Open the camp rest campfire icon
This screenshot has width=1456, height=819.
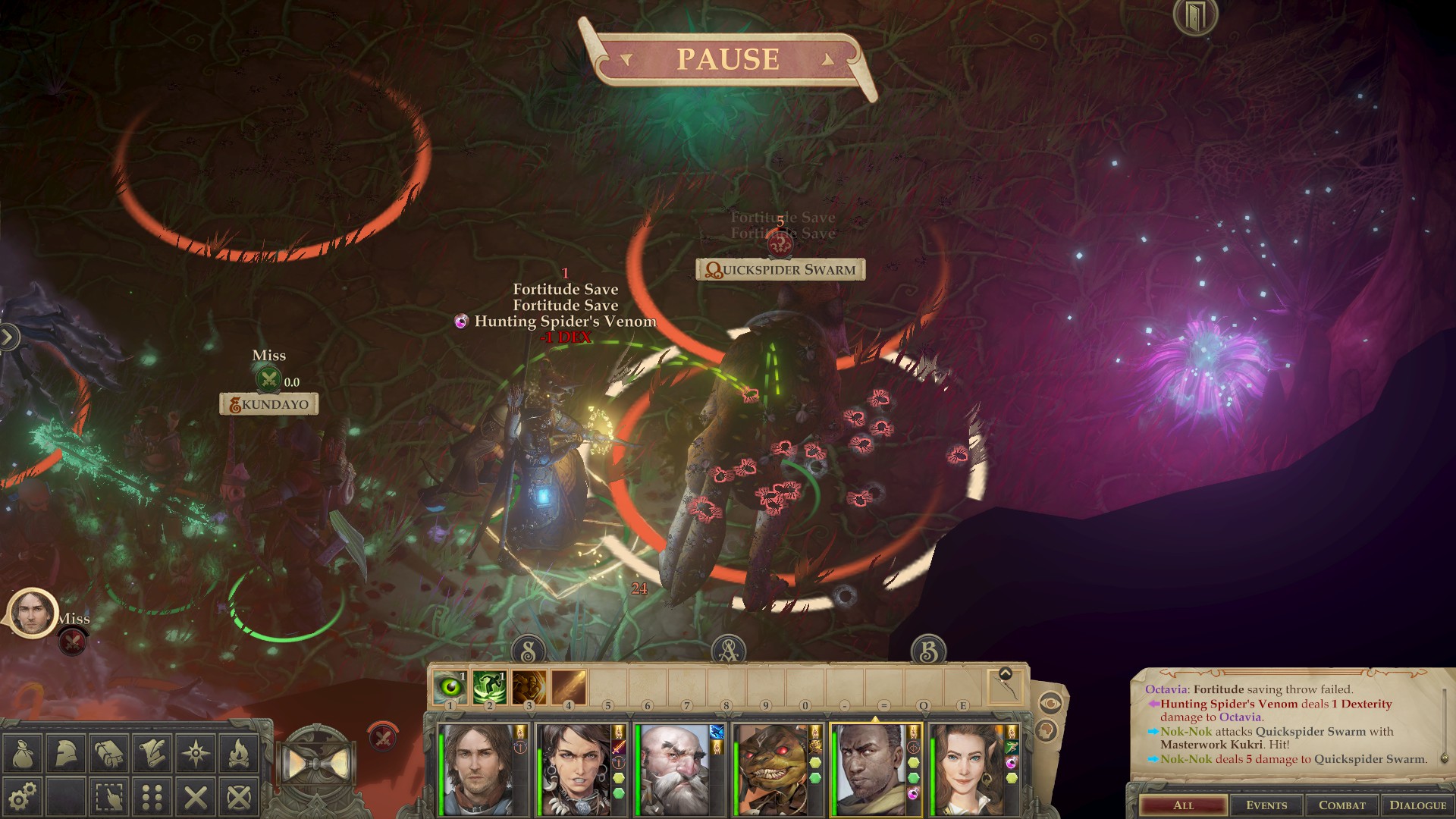(x=239, y=752)
